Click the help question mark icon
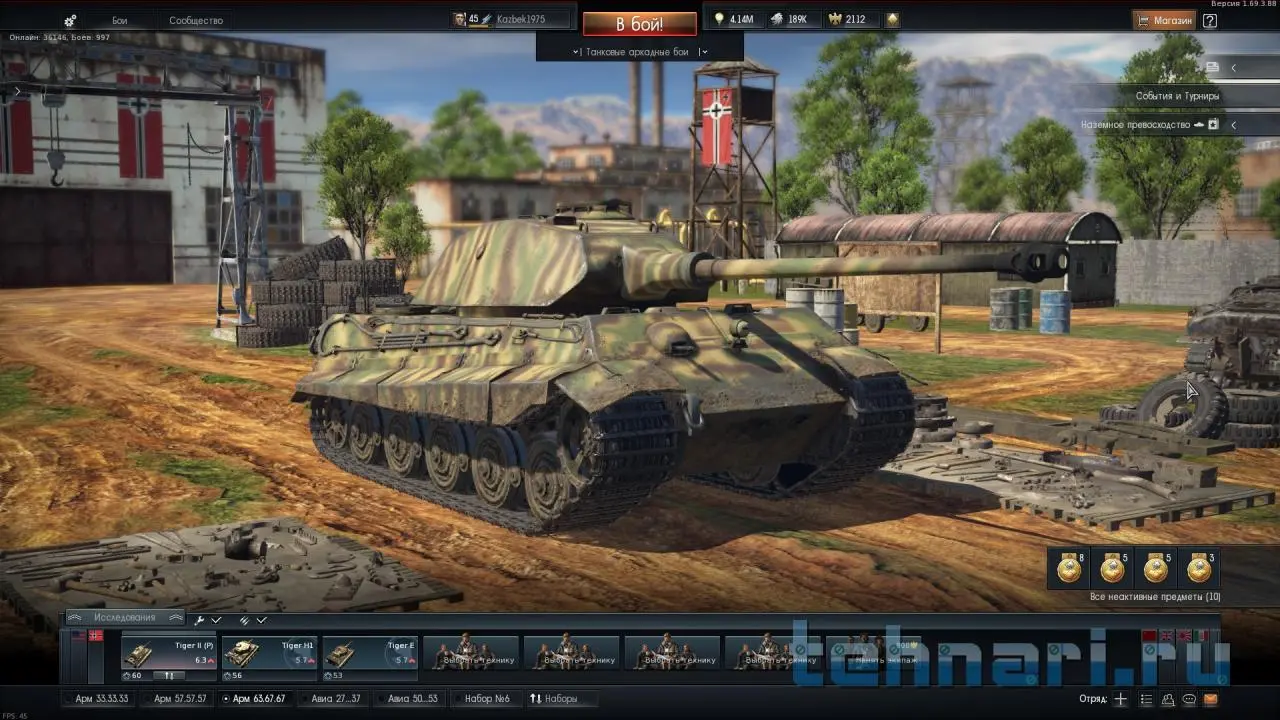The image size is (1280, 720). [1210, 20]
